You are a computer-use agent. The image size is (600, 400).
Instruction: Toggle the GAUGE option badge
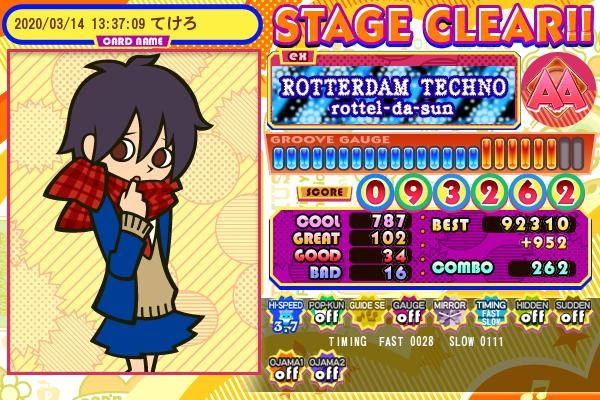click(x=407, y=314)
